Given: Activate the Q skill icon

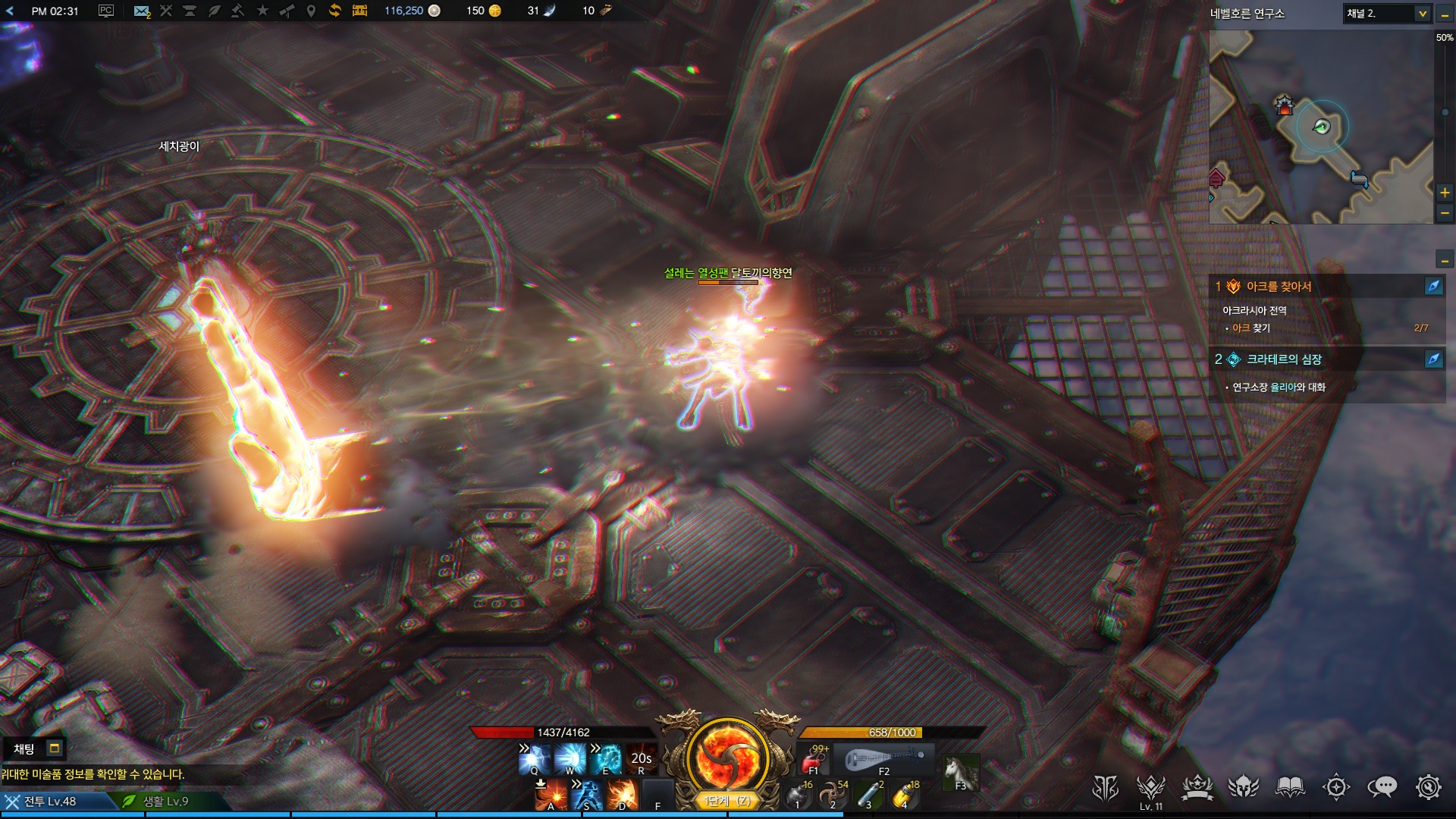Looking at the screenshot, I should (x=534, y=759).
